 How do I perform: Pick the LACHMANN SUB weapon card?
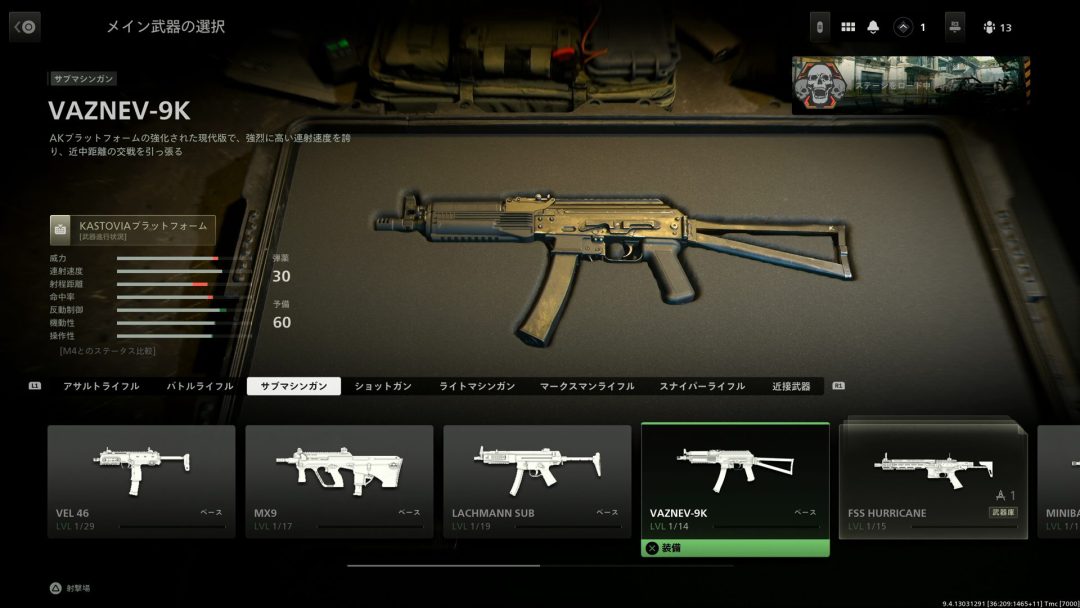[537, 481]
